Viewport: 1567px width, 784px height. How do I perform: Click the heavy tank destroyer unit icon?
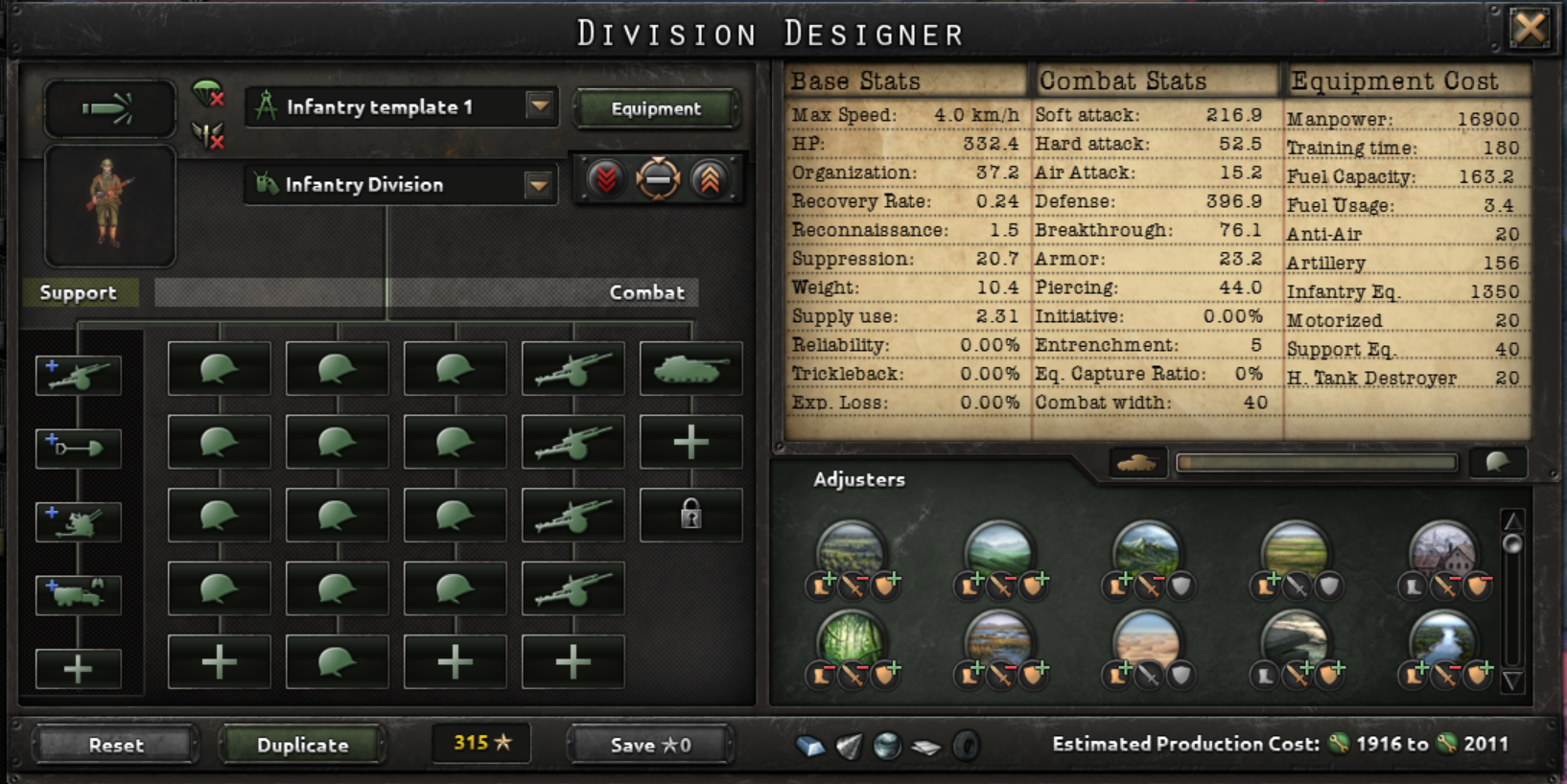click(691, 369)
